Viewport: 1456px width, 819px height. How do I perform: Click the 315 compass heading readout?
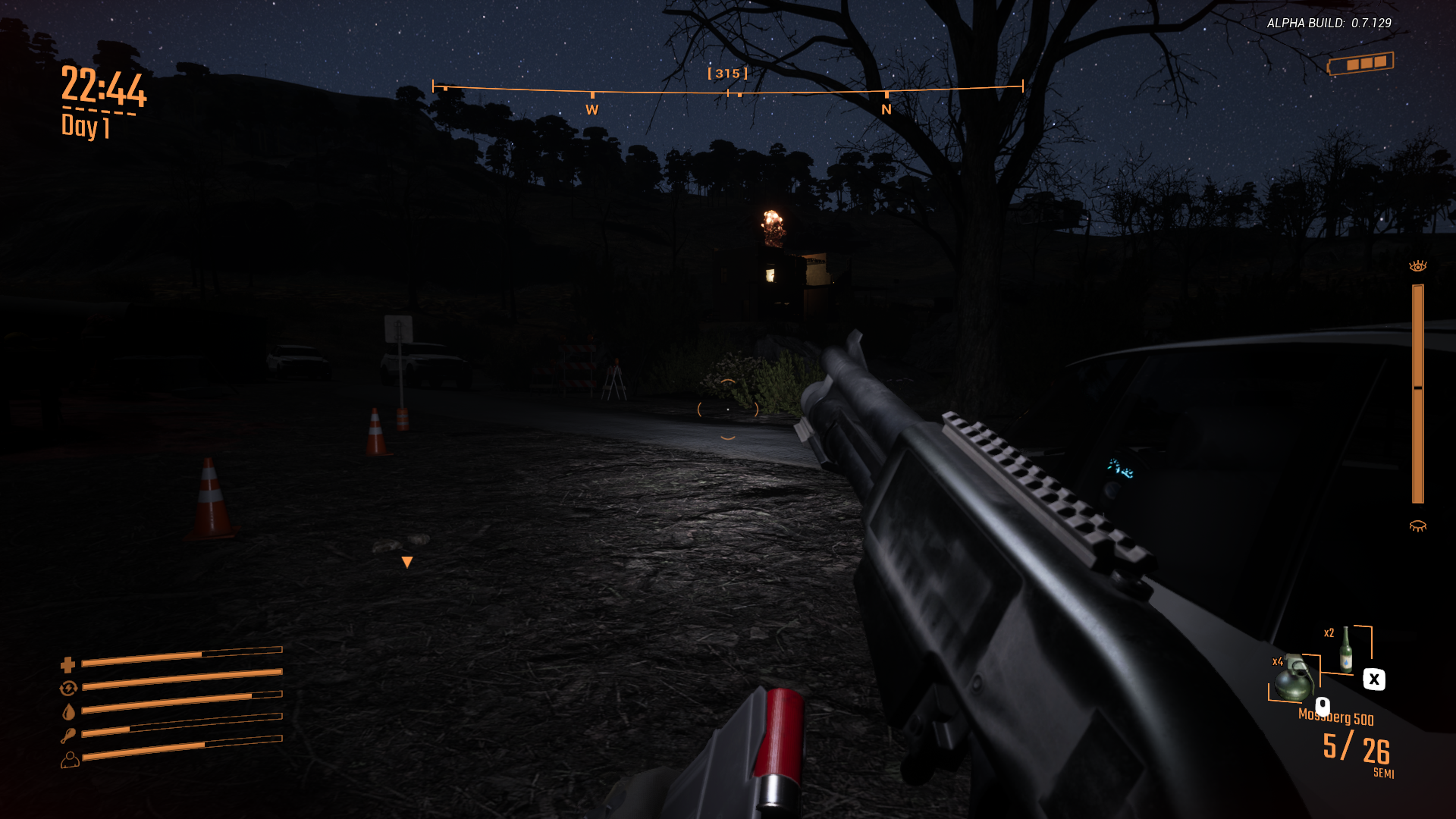(x=727, y=74)
